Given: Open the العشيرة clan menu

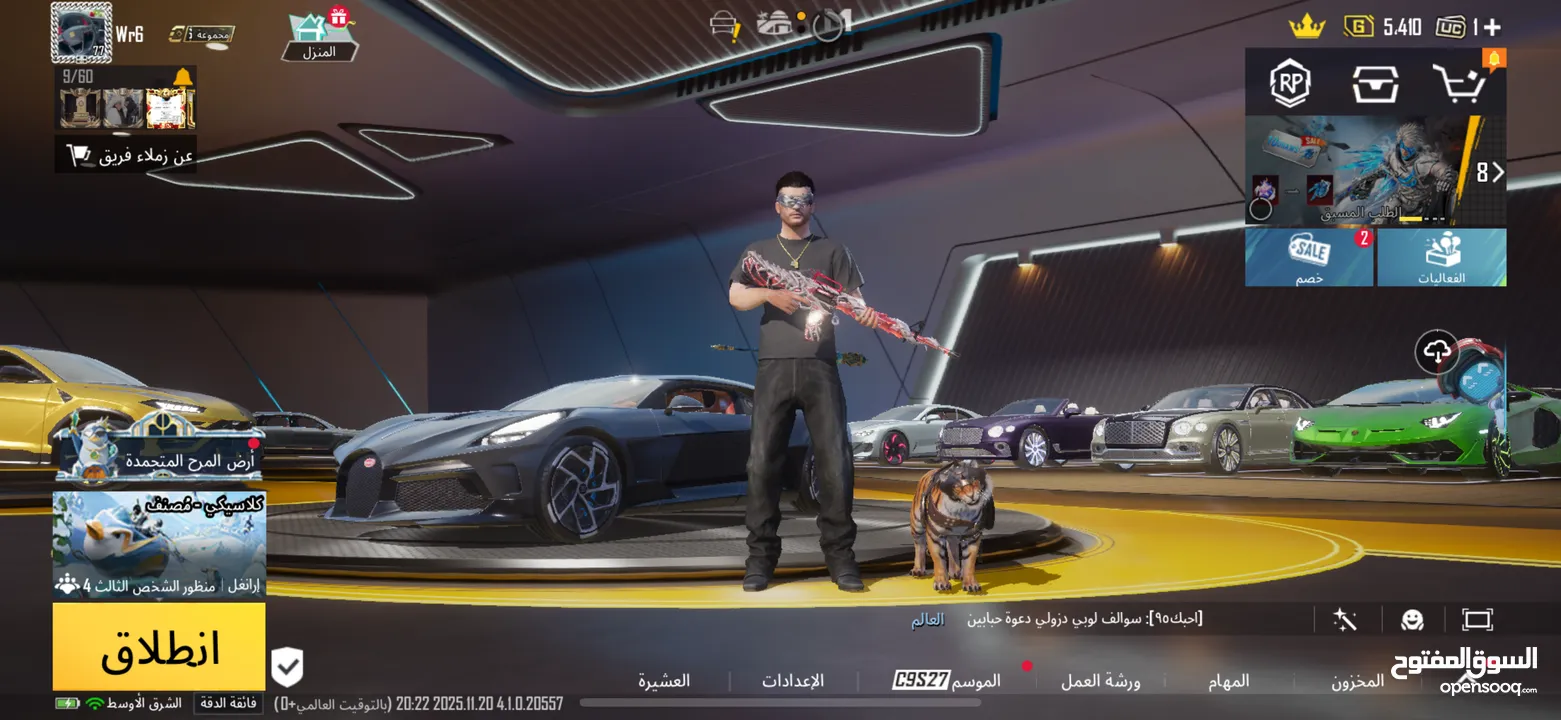Looking at the screenshot, I should coord(664,681).
